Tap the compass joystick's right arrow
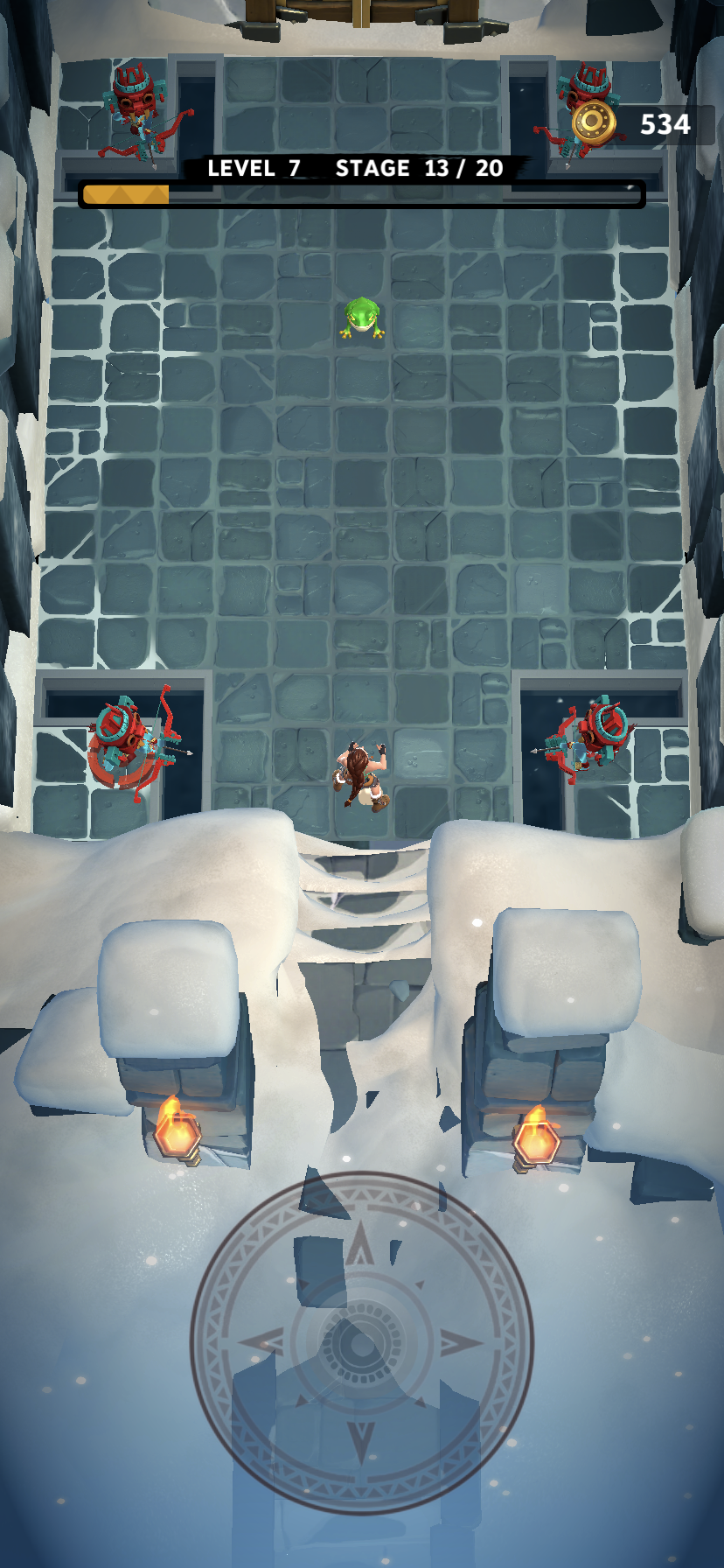The width and height of the screenshot is (724, 1568). (458, 1342)
